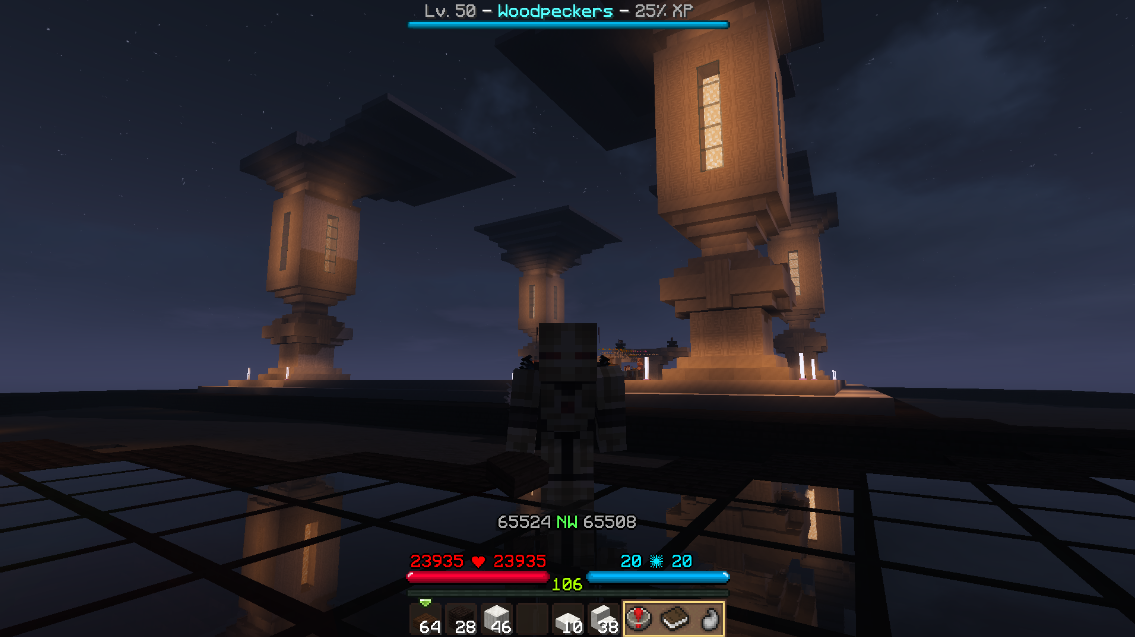Image resolution: width=1135 pixels, height=637 pixels.
Task: Select the white block stack of 46
Action: coord(497,619)
